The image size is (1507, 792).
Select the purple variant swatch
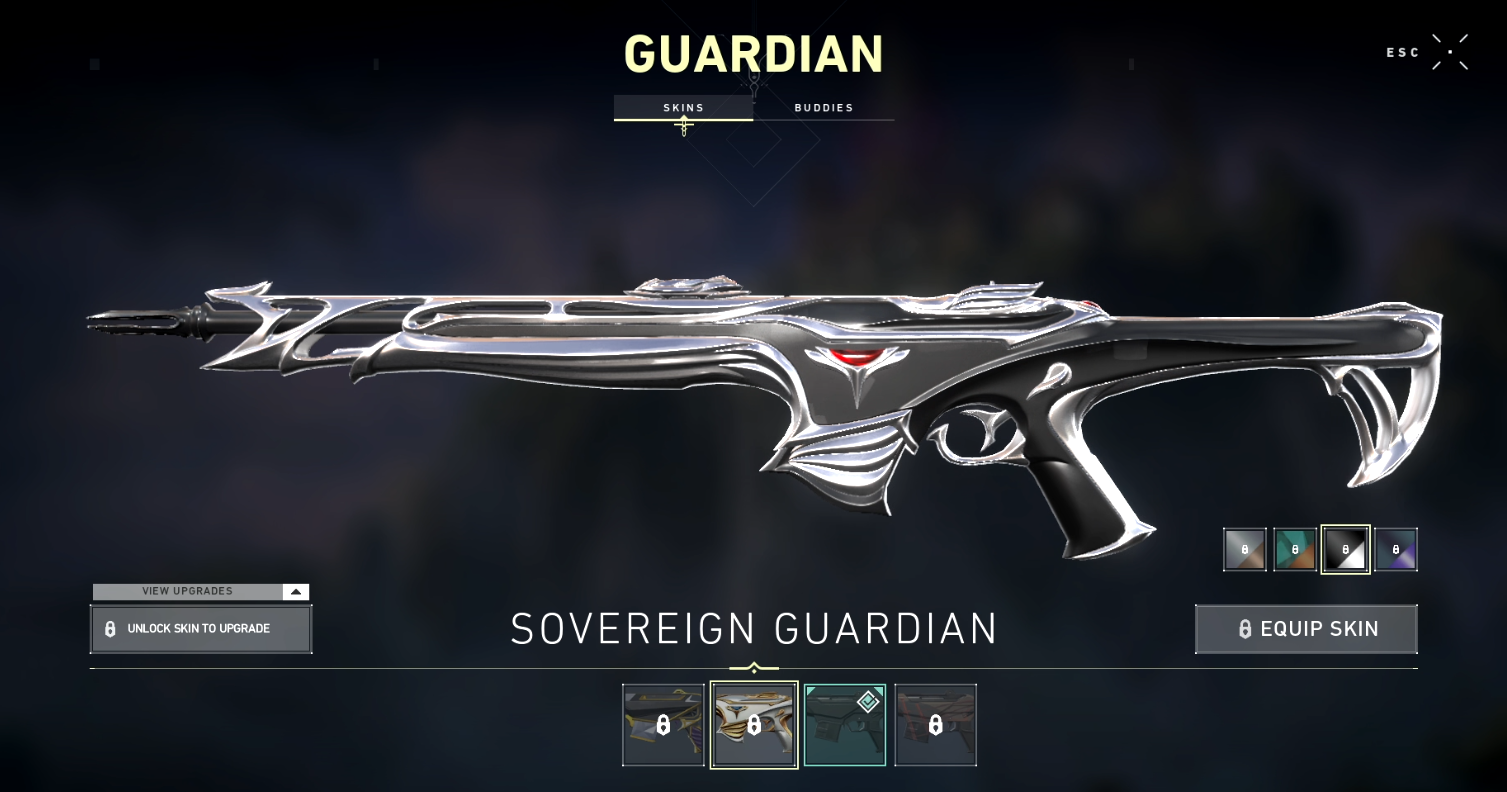1395,549
